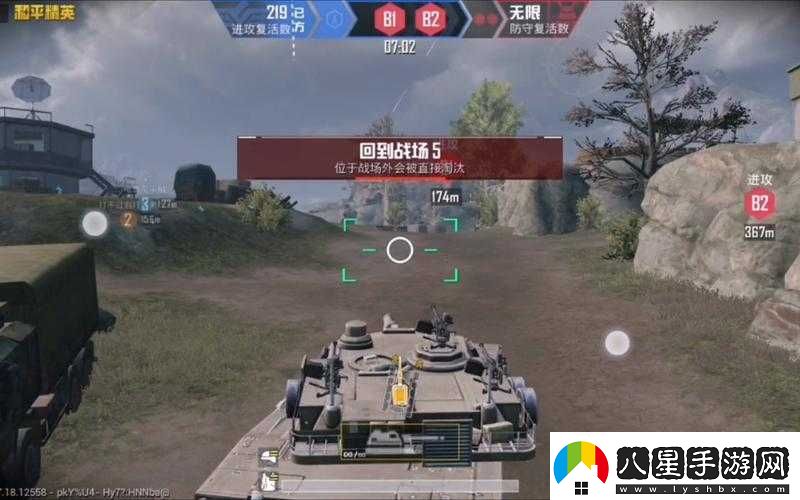
Task: Tap the lower small tank seat icon
Action: tap(269, 479)
